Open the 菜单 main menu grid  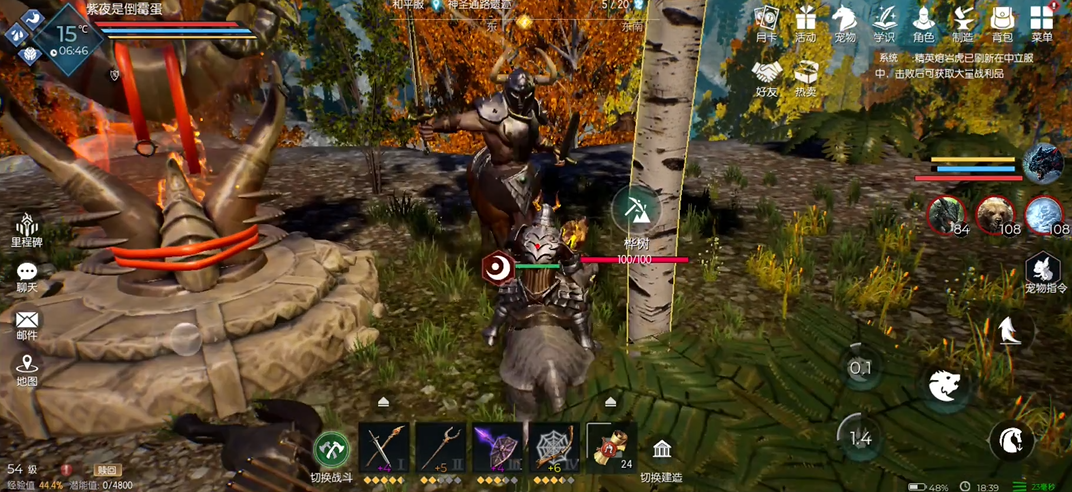[x=1042, y=20]
